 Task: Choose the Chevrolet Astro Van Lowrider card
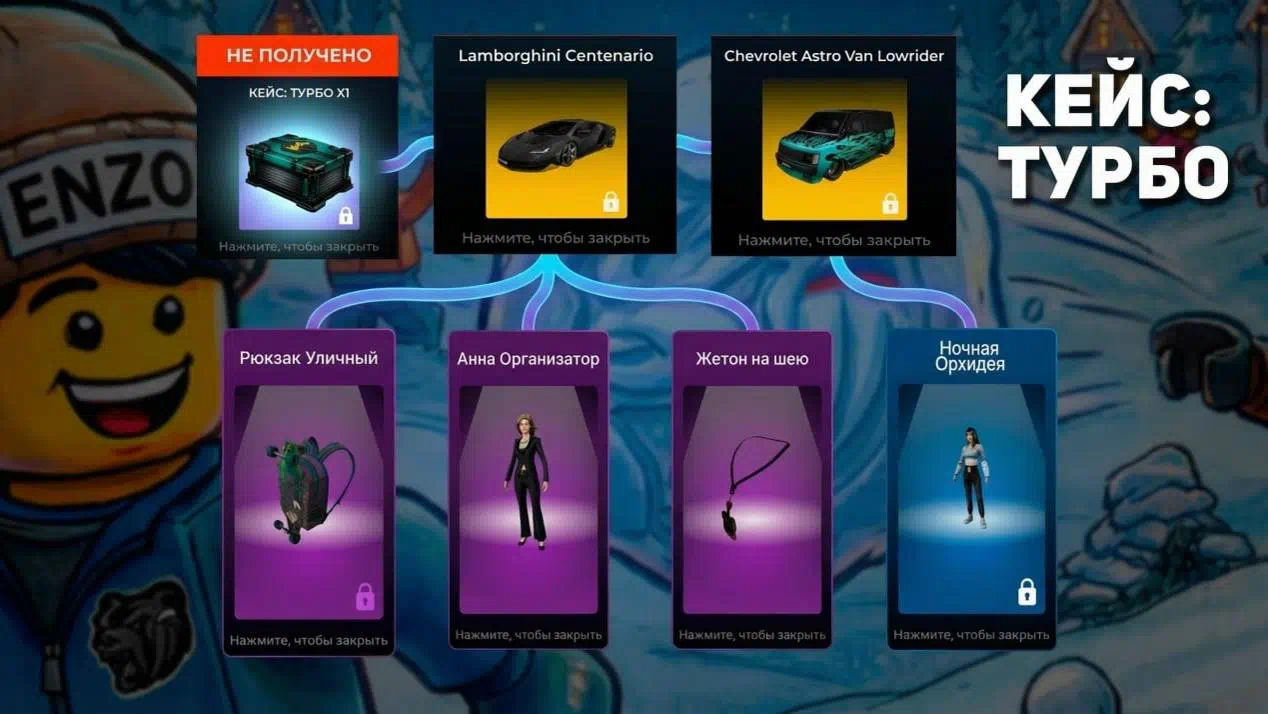click(x=833, y=150)
